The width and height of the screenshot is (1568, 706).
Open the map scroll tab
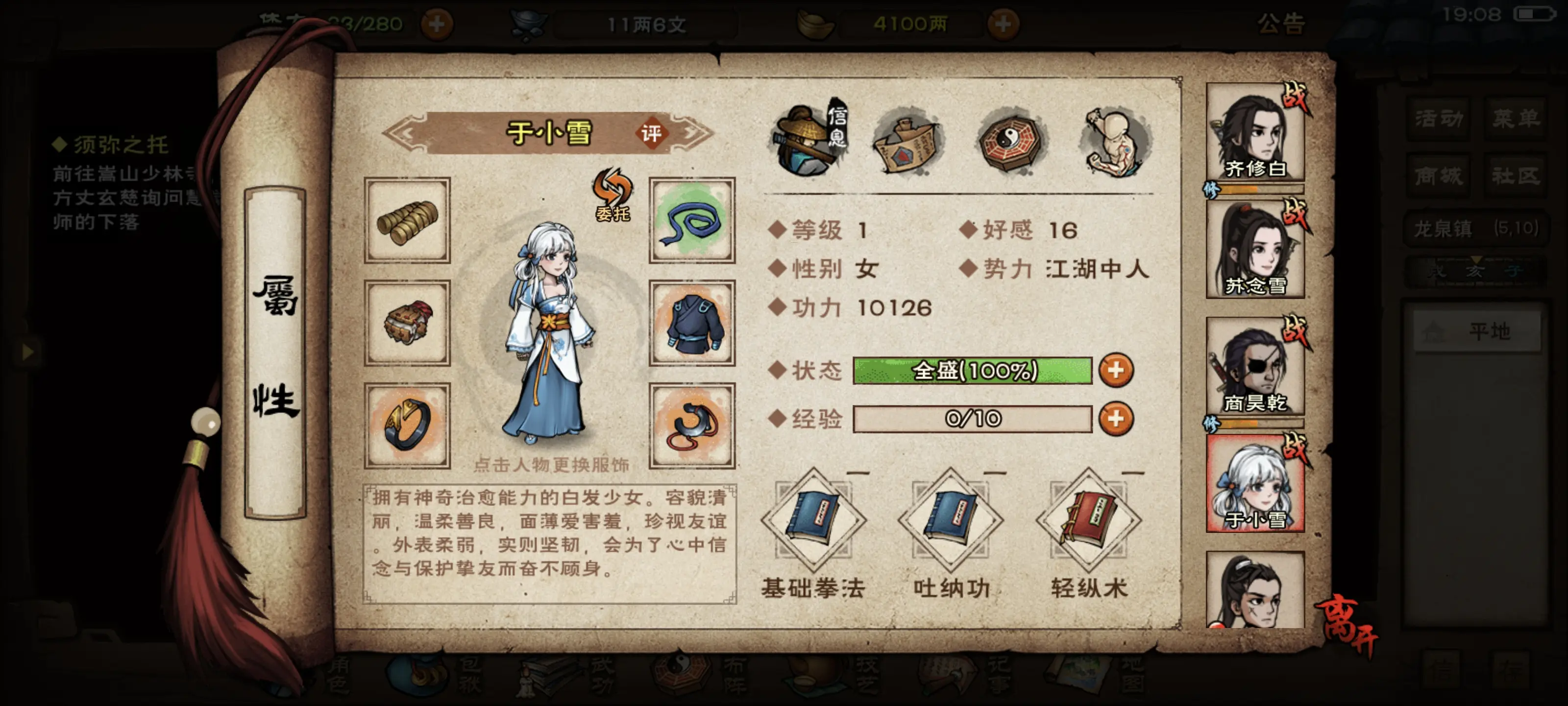coord(907,141)
